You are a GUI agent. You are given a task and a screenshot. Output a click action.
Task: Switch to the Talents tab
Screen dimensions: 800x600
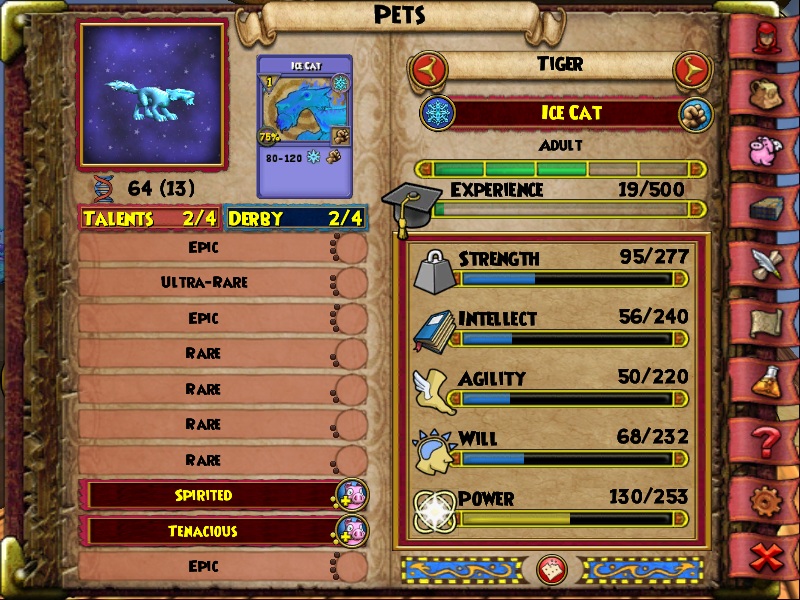click(x=150, y=218)
